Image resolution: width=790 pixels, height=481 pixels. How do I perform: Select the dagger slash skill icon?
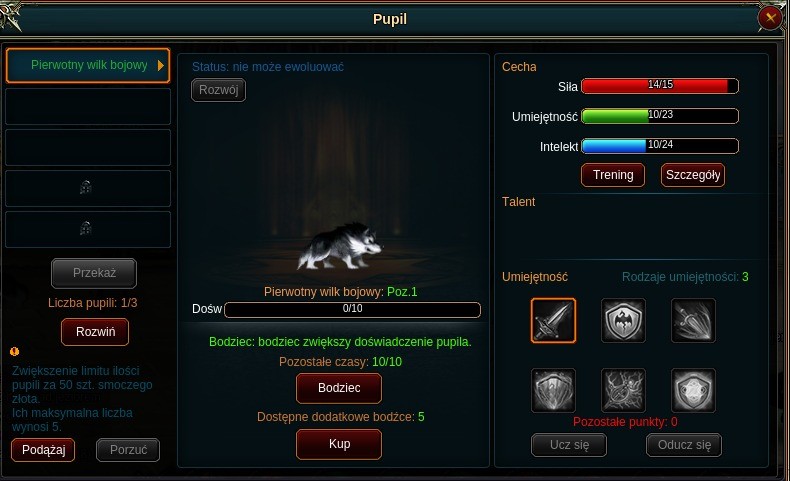click(x=693, y=321)
